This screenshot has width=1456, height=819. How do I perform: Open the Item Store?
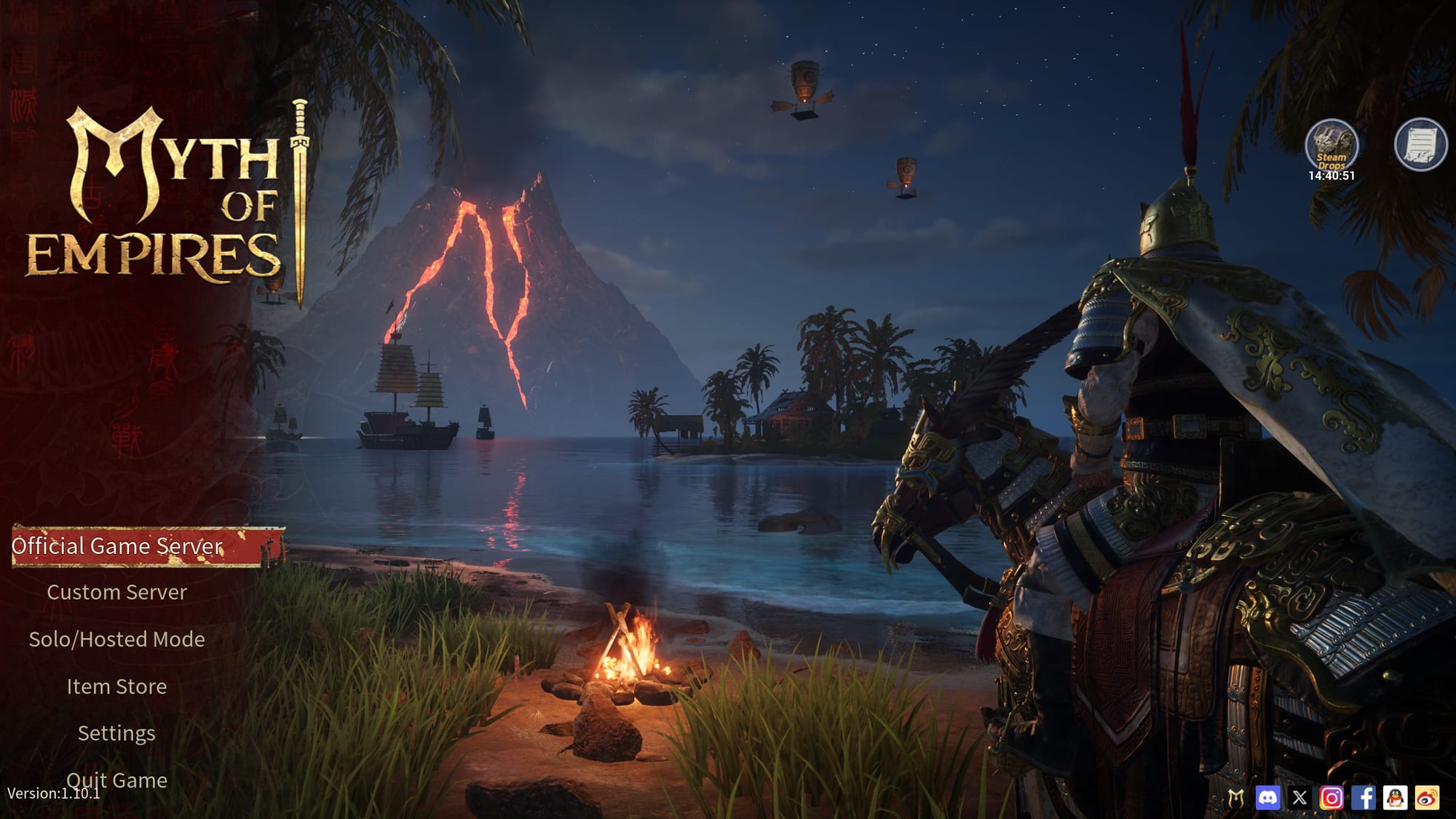click(x=116, y=687)
